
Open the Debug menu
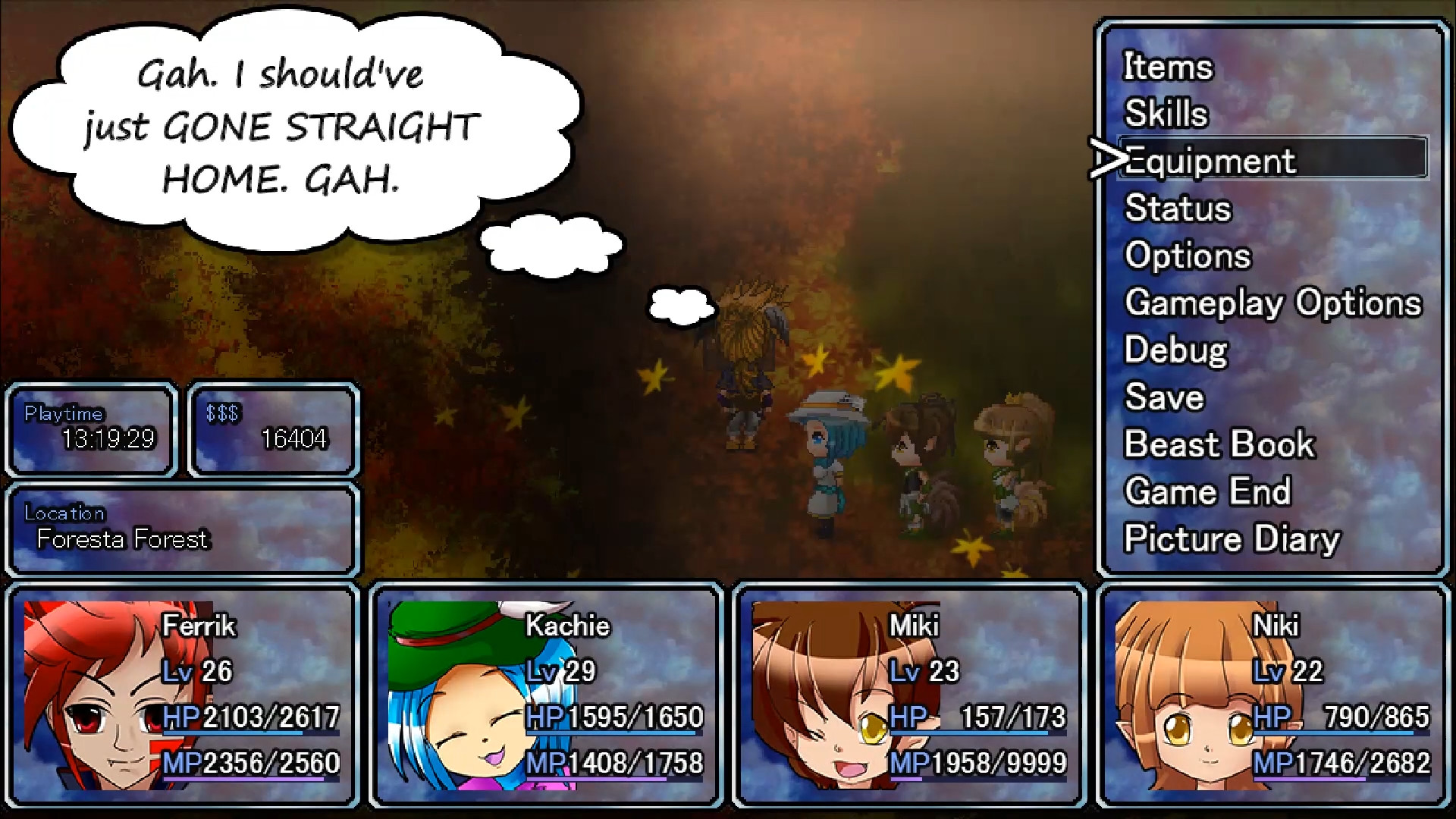pos(1175,350)
